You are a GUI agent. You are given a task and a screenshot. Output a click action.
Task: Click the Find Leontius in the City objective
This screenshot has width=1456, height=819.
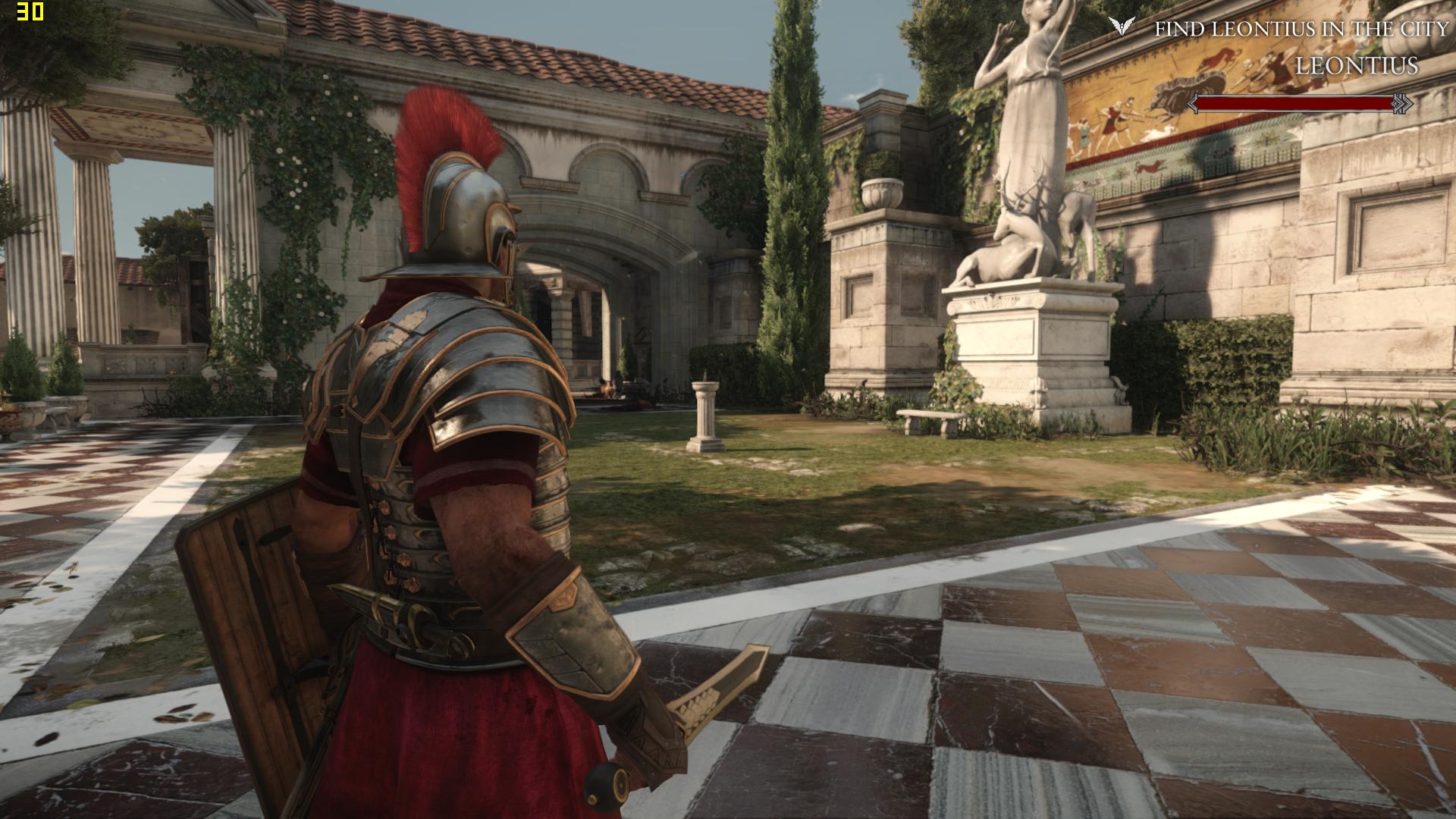click(1301, 30)
